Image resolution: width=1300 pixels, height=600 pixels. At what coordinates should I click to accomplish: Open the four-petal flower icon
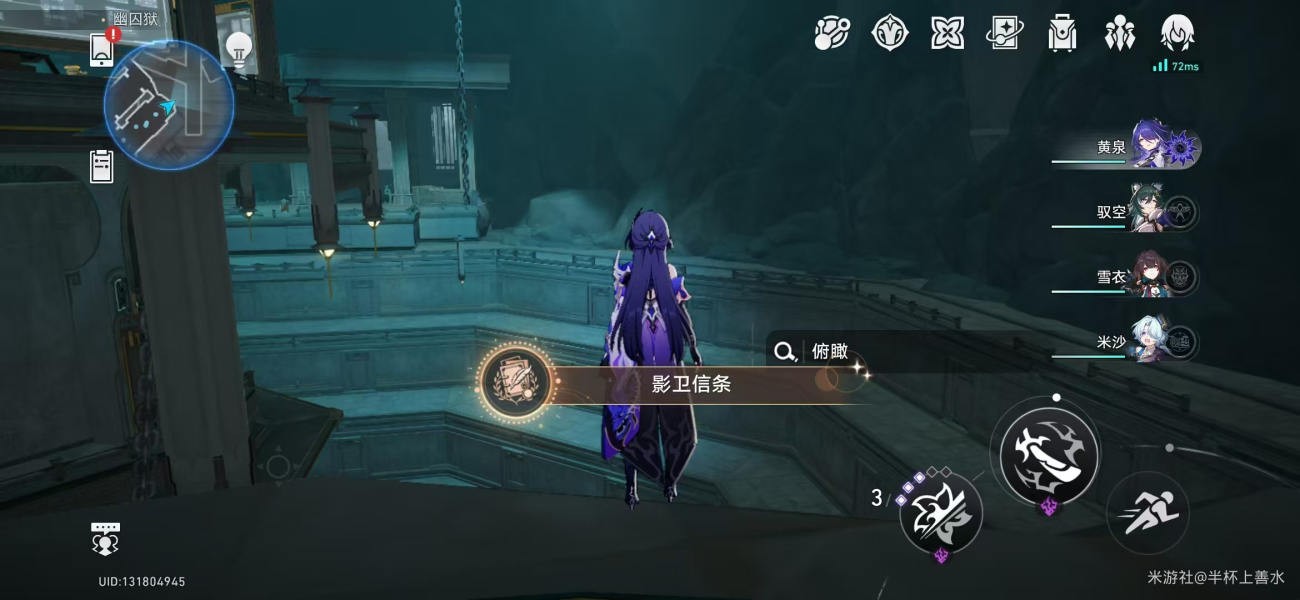click(947, 33)
